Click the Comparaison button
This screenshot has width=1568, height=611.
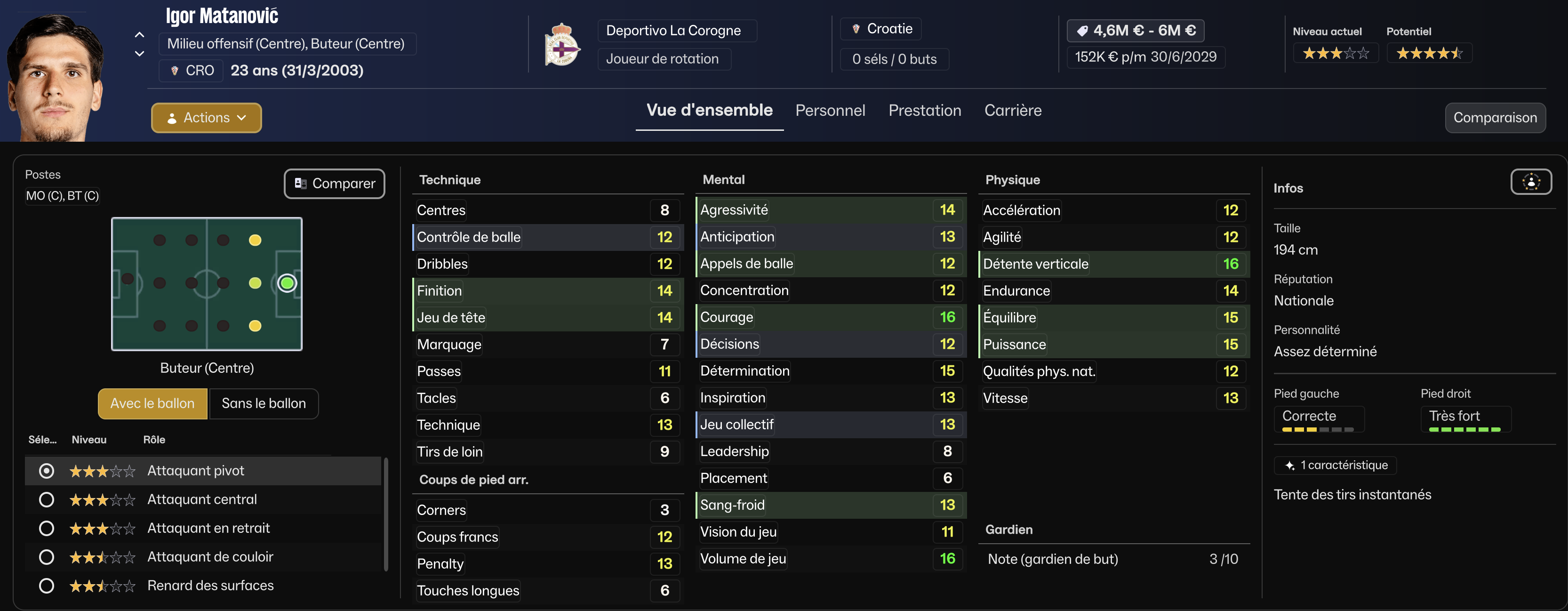pyautogui.click(x=1494, y=118)
